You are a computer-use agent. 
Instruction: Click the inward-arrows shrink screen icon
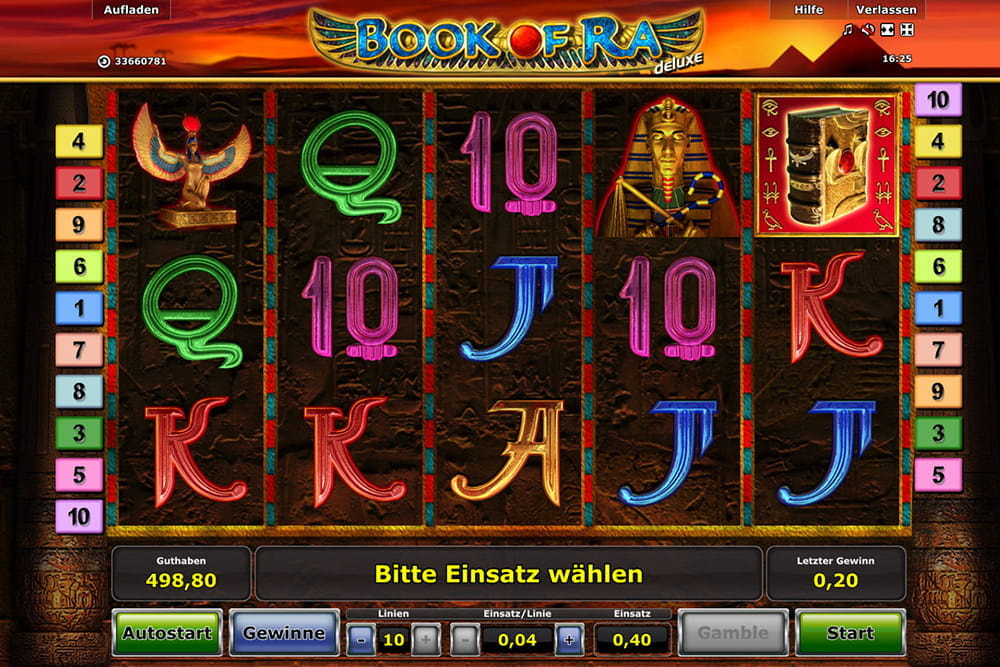888,30
